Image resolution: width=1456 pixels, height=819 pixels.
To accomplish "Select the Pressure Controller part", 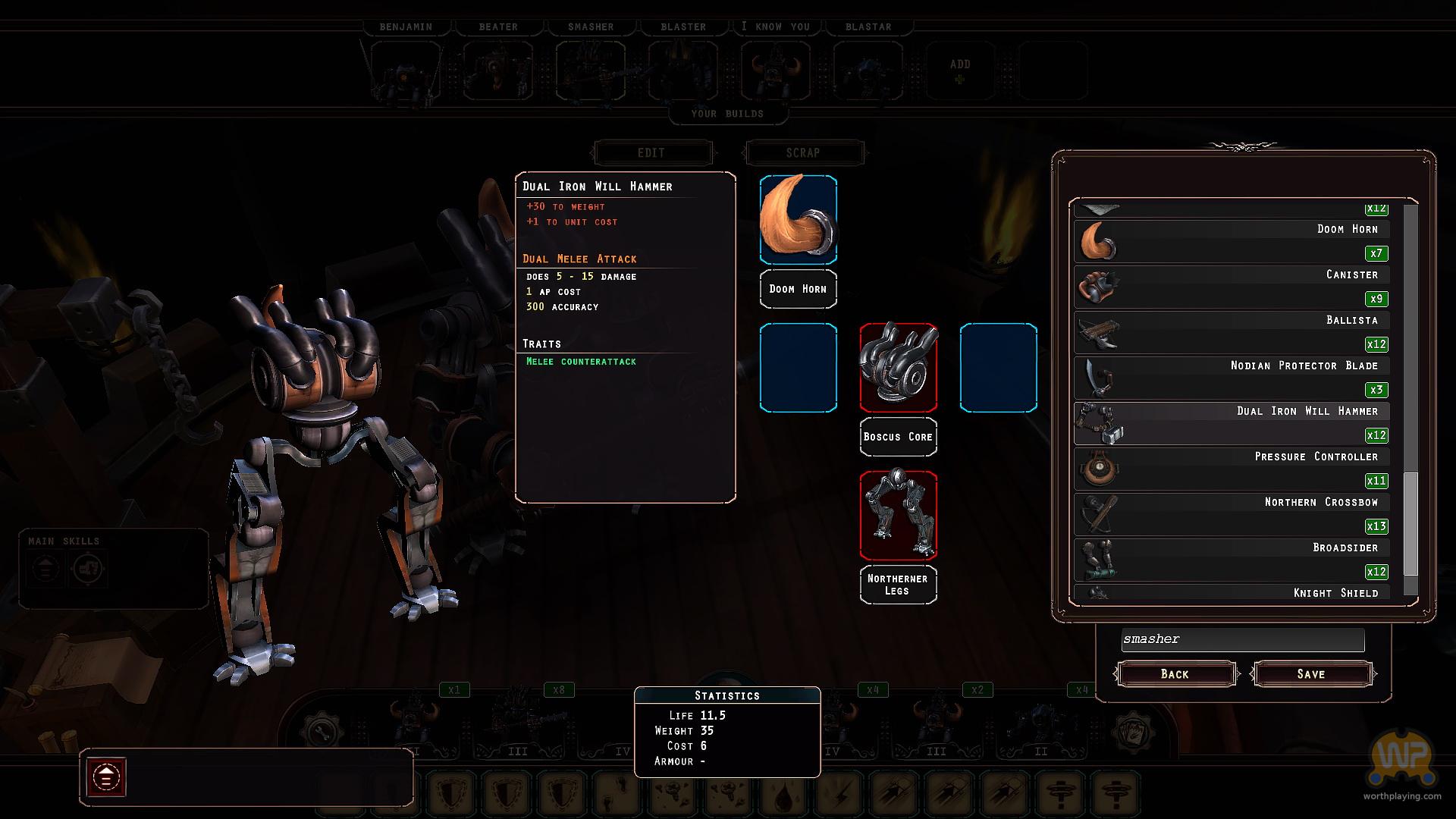I will (x=1232, y=469).
